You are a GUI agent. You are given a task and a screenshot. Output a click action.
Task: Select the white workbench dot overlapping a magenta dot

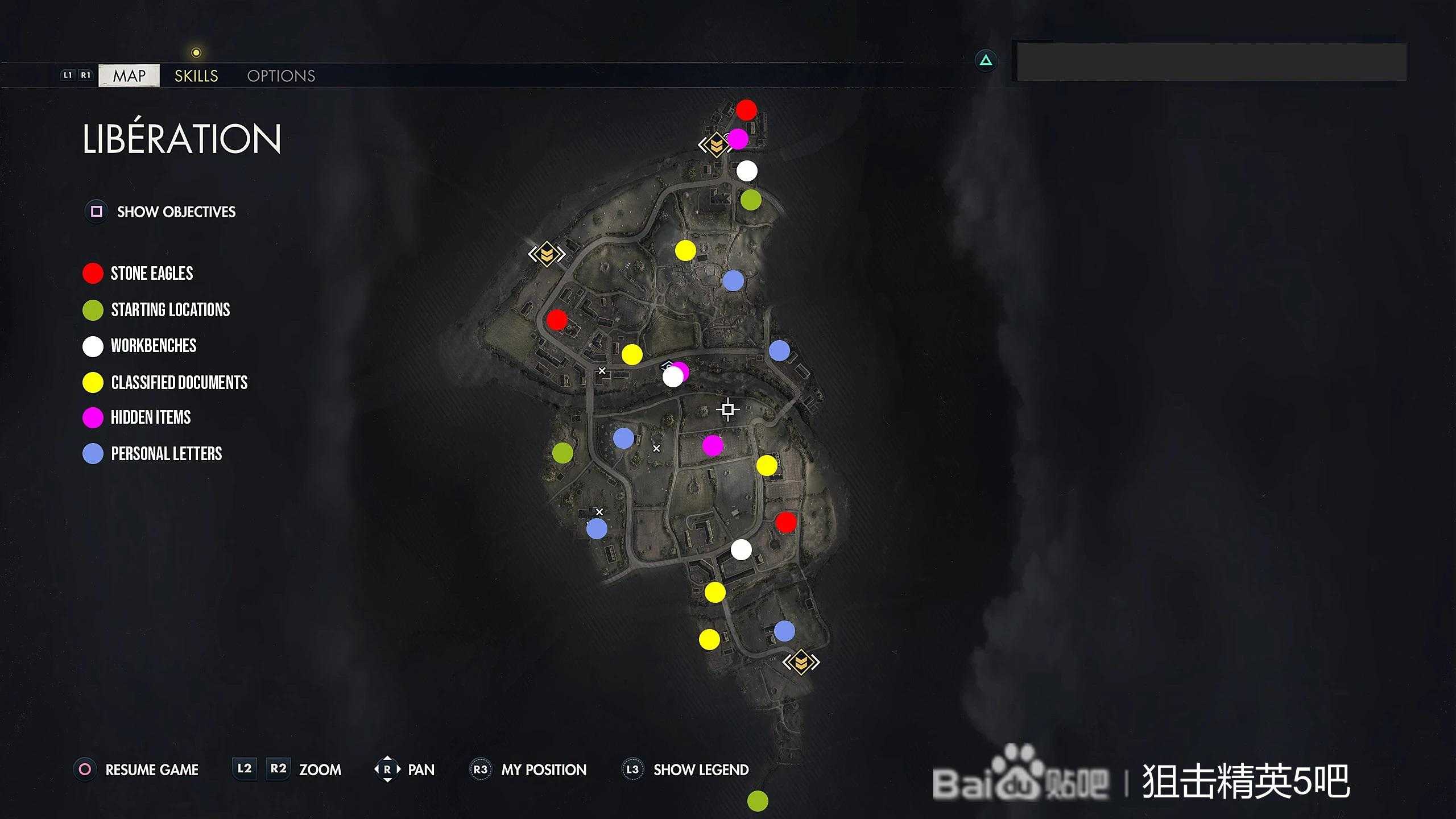(672, 377)
